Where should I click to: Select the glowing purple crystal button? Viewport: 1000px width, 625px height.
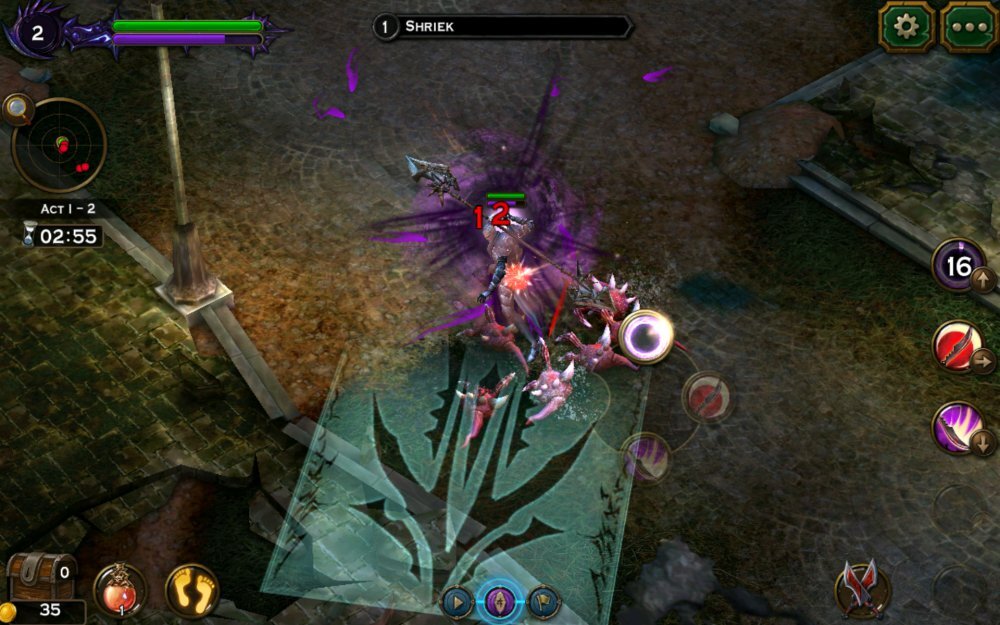[x=502, y=602]
